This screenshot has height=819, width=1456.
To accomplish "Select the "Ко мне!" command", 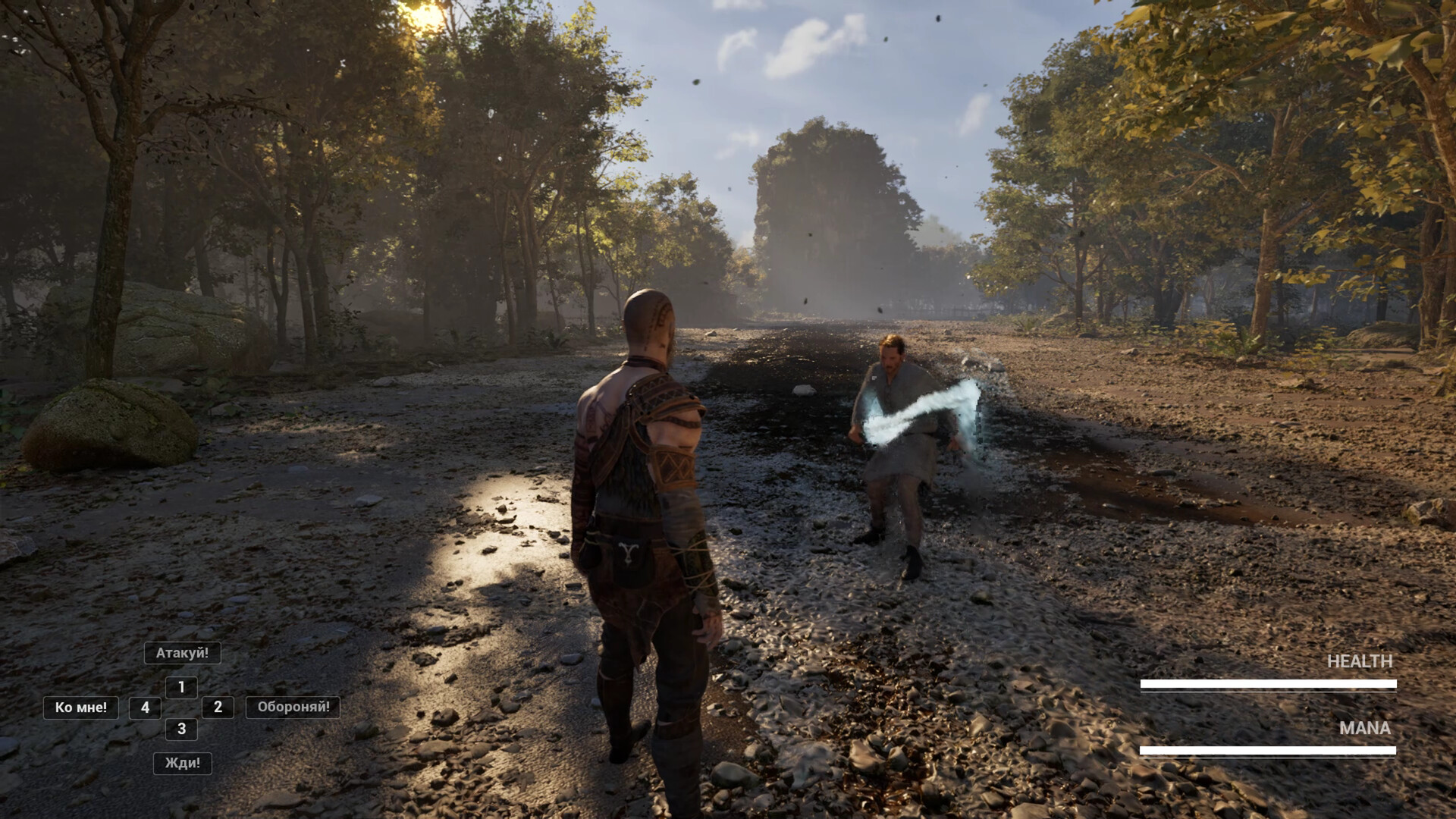I will 80,708.
